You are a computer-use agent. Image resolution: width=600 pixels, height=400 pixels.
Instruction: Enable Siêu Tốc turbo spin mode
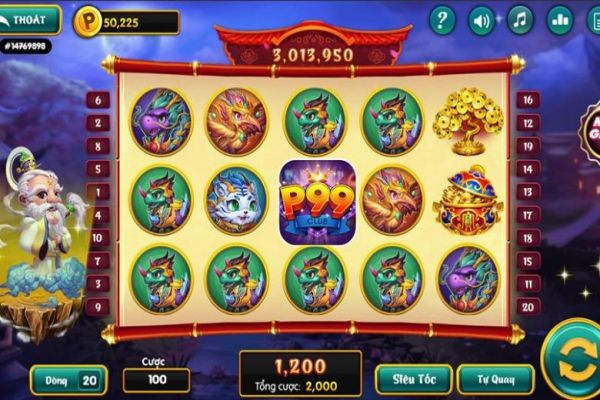pyautogui.click(x=412, y=379)
